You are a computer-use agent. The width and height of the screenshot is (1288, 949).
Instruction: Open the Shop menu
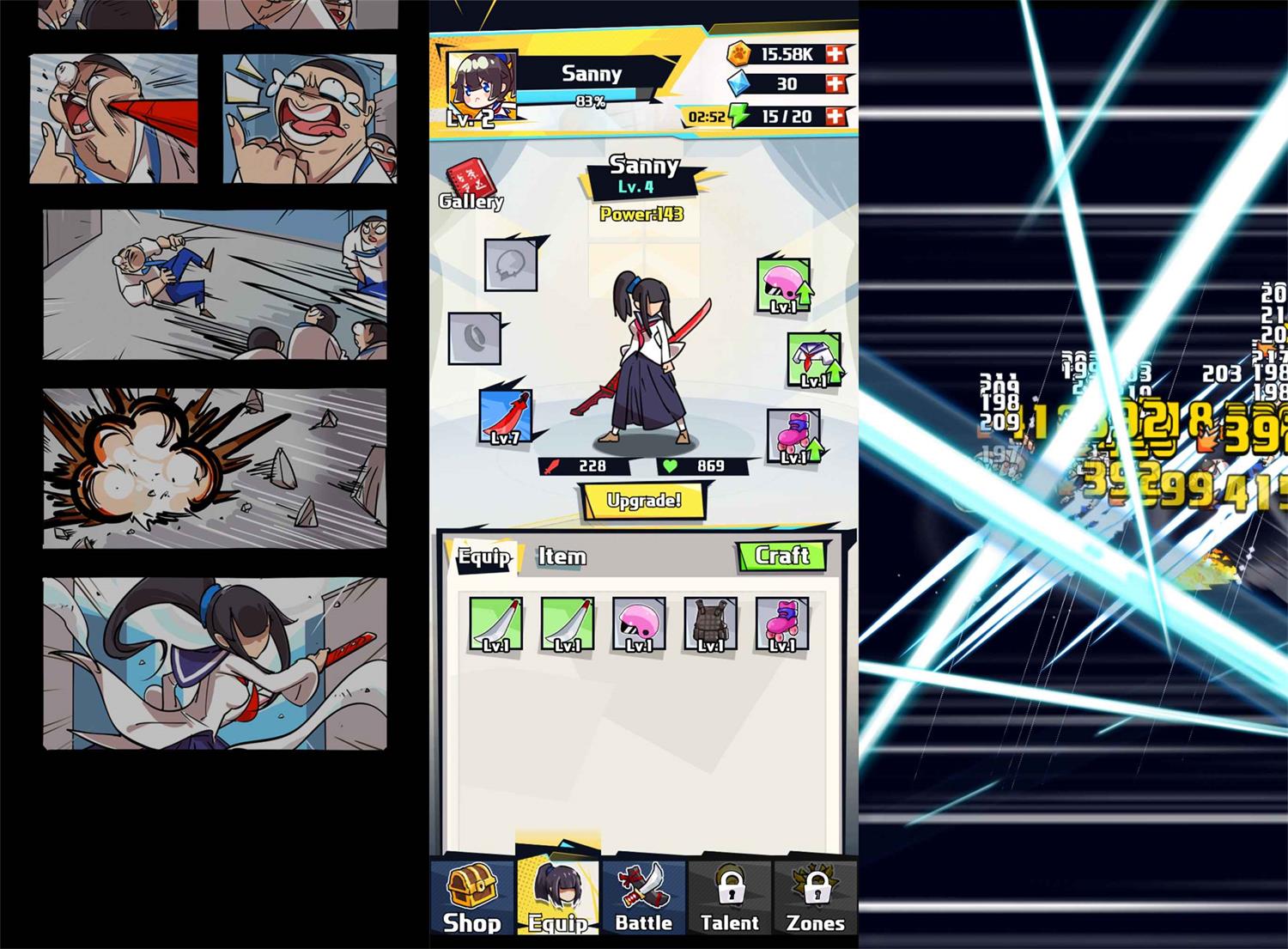click(x=471, y=898)
